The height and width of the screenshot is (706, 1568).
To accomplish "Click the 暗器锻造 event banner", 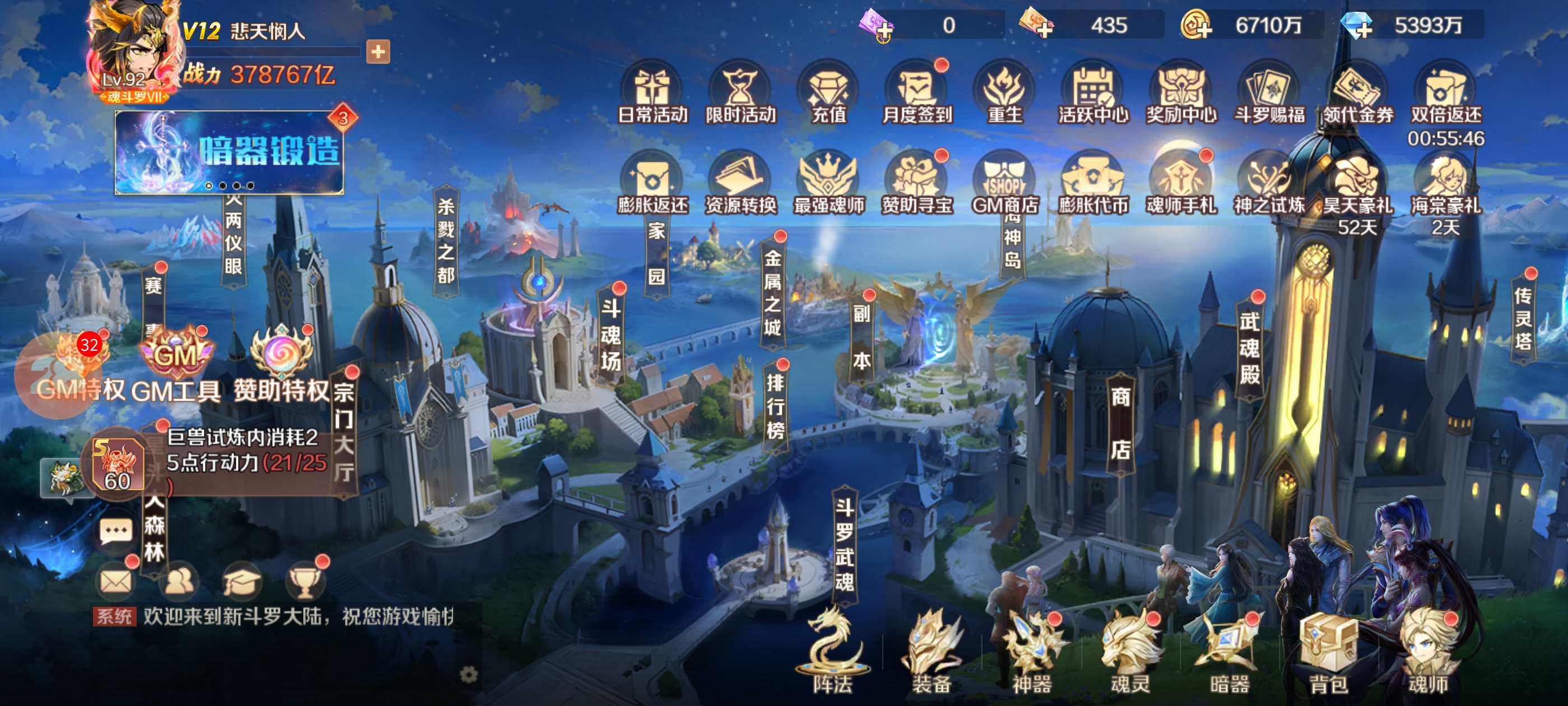I will point(230,152).
